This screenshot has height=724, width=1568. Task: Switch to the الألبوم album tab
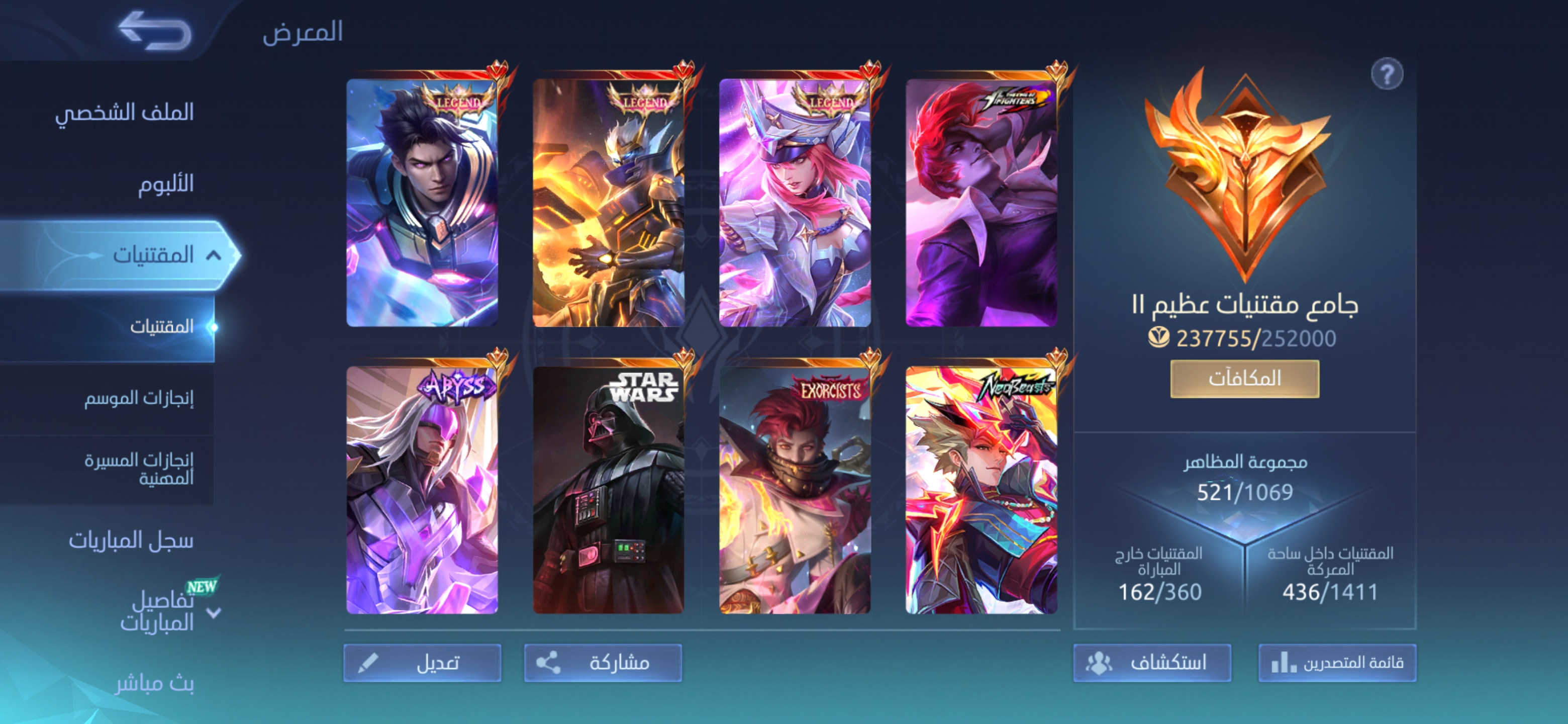tap(165, 184)
